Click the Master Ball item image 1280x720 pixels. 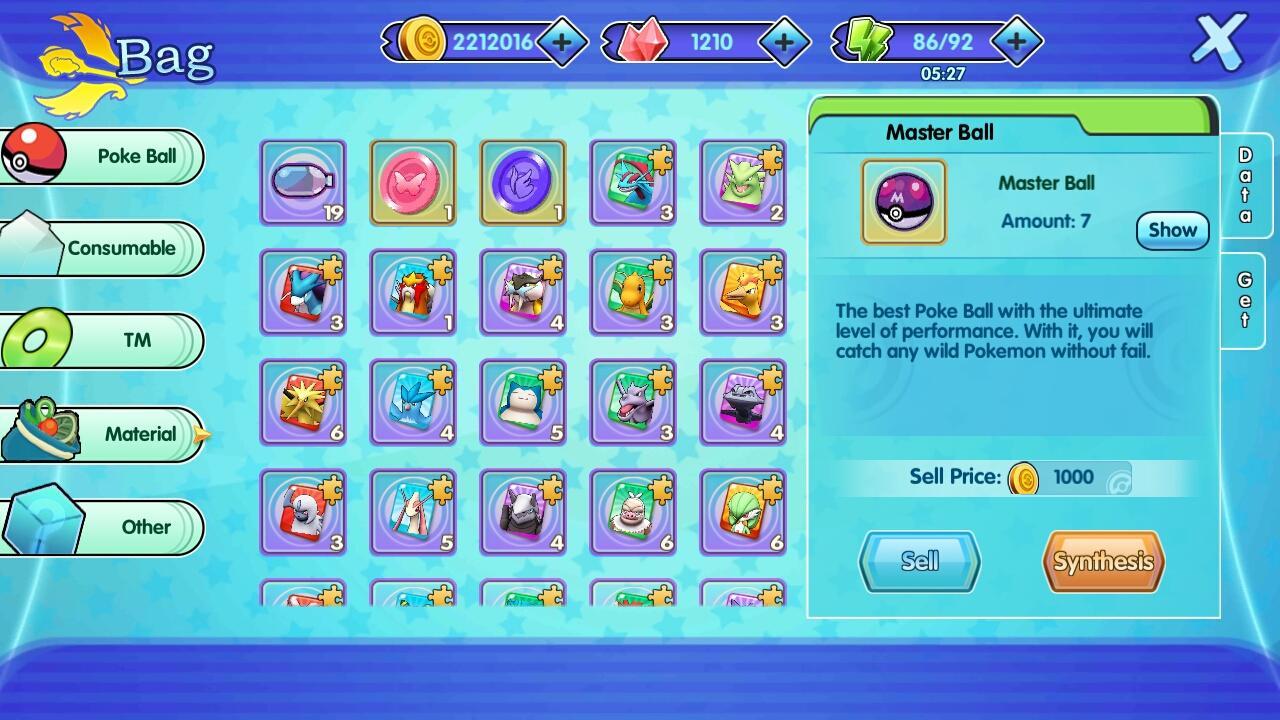tap(903, 201)
